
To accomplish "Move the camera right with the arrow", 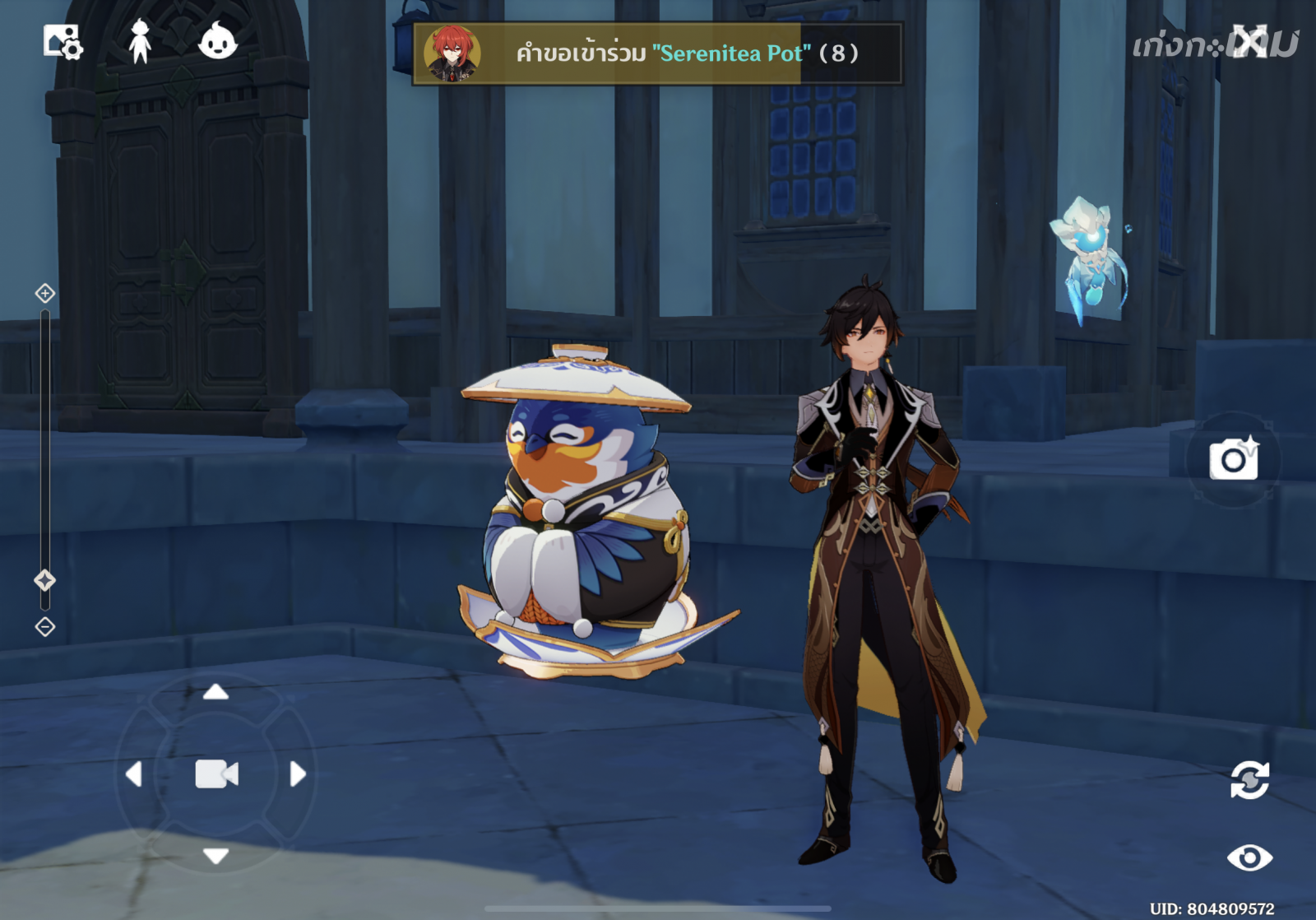I will pyautogui.click(x=298, y=774).
